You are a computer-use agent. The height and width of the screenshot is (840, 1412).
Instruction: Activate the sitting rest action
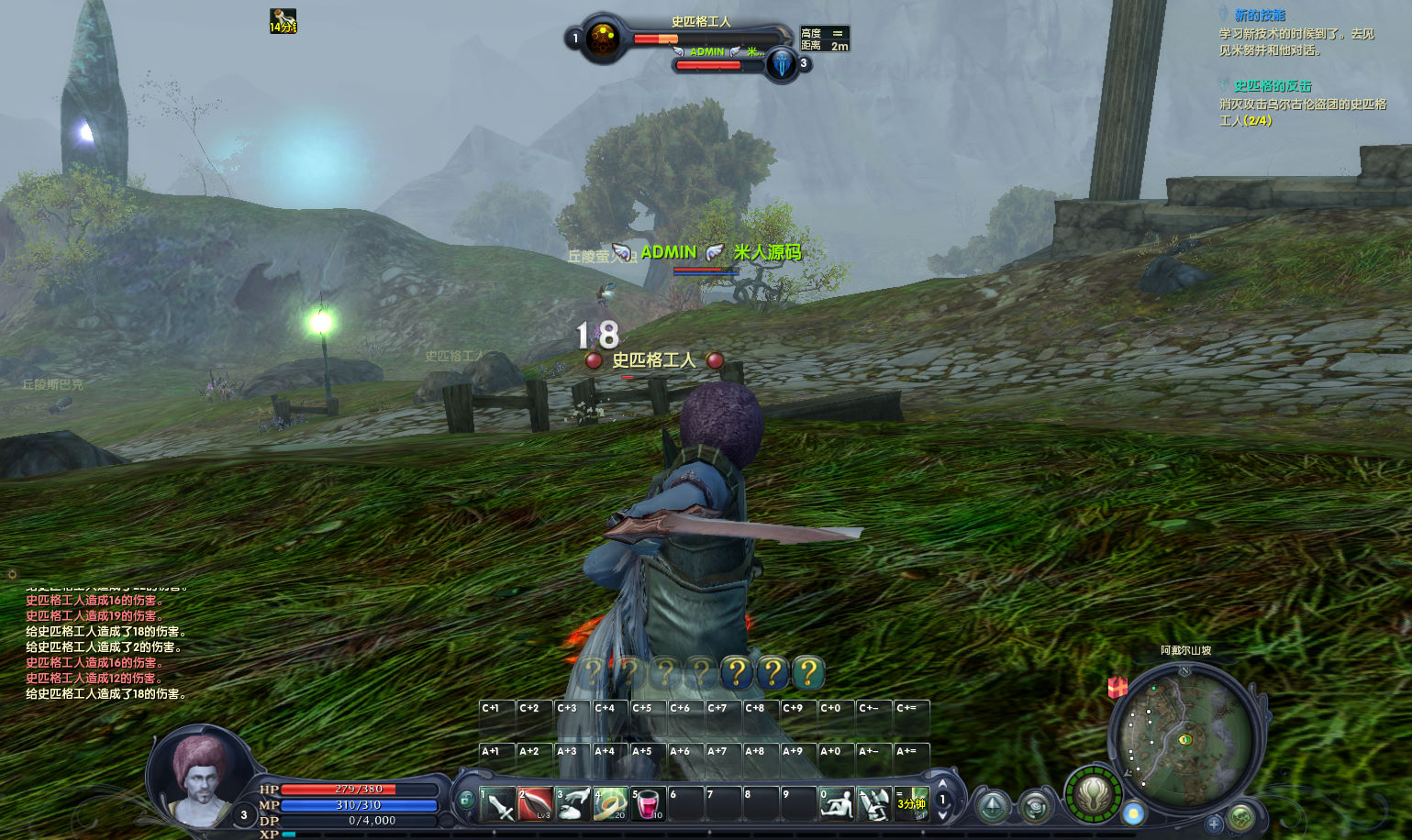coord(836,804)
